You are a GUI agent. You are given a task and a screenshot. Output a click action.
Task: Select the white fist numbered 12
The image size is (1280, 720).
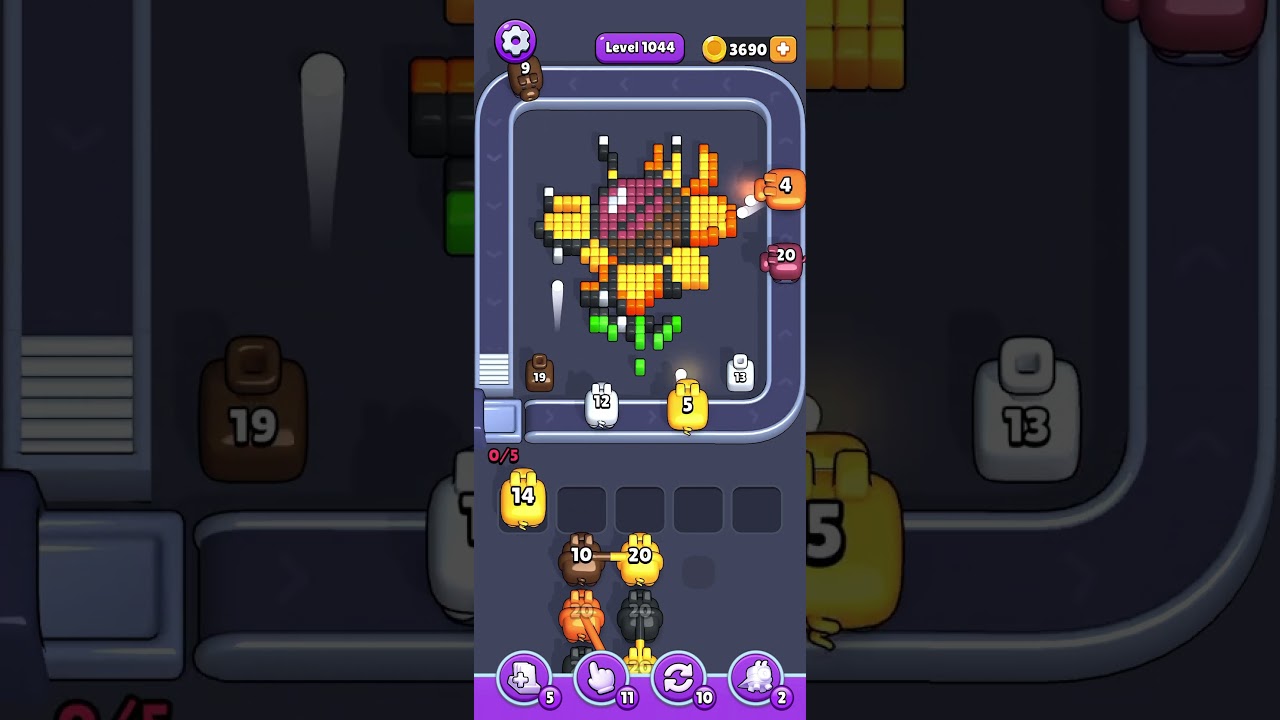pyautogui.click(x=602, y=404)
